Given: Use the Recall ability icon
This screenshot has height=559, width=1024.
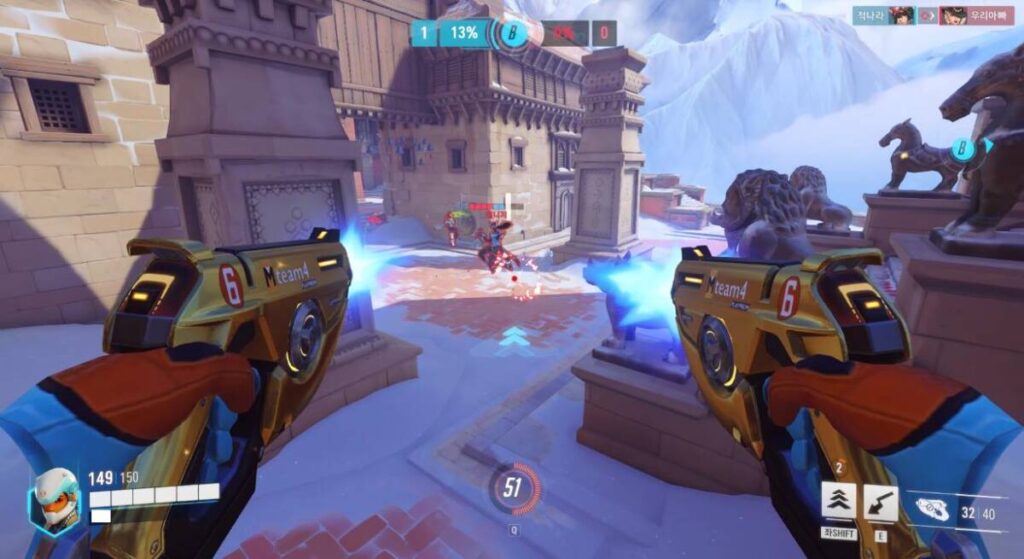Looking at the screenshot, I should pyautogui.click(x=880, y=501).
